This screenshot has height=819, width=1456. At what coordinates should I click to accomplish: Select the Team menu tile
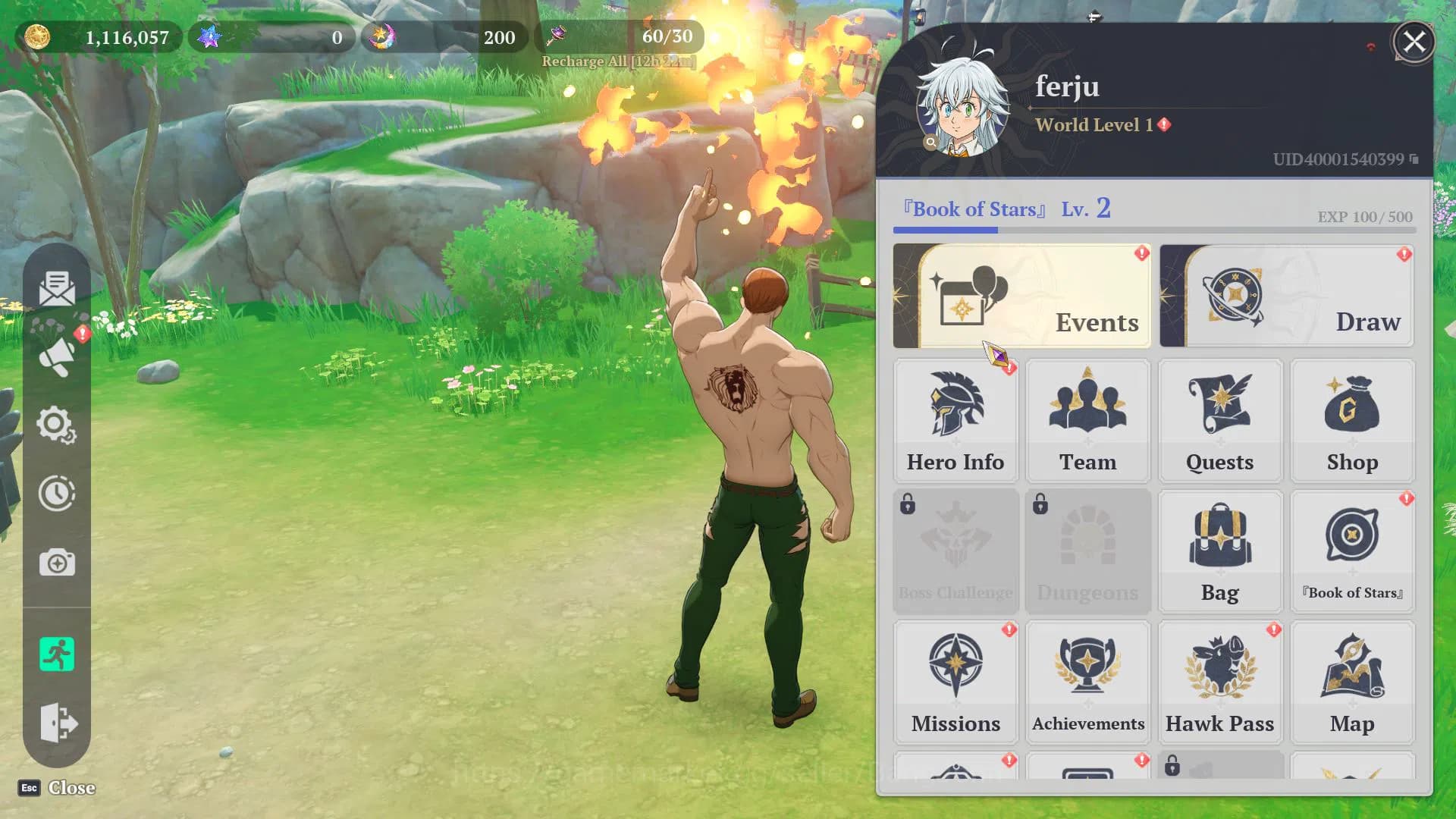1087,421
